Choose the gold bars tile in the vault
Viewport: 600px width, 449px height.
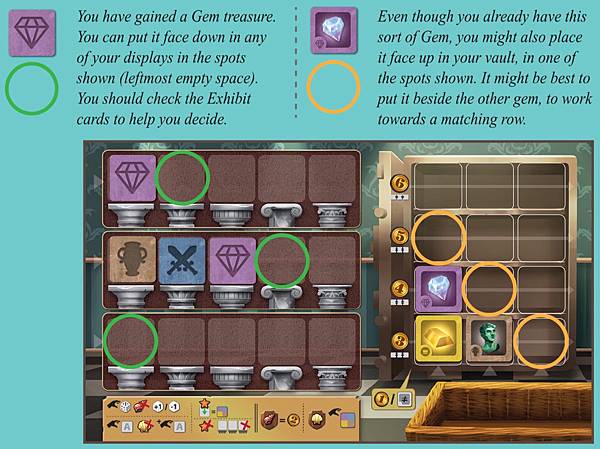[x=438, y=338]
